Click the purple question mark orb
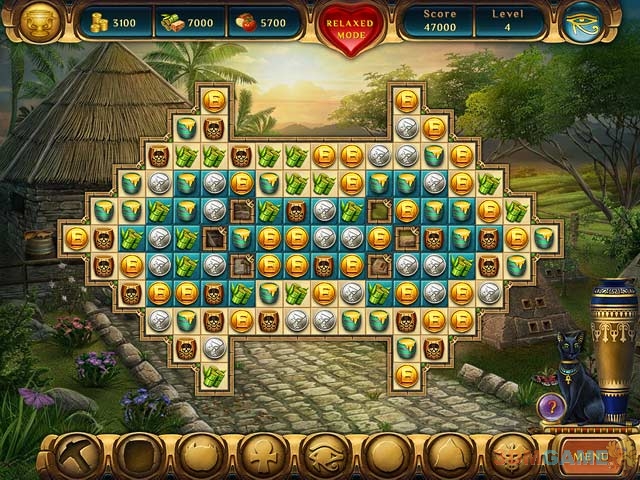This screenshot has width=640, height=480. [552, 406]
